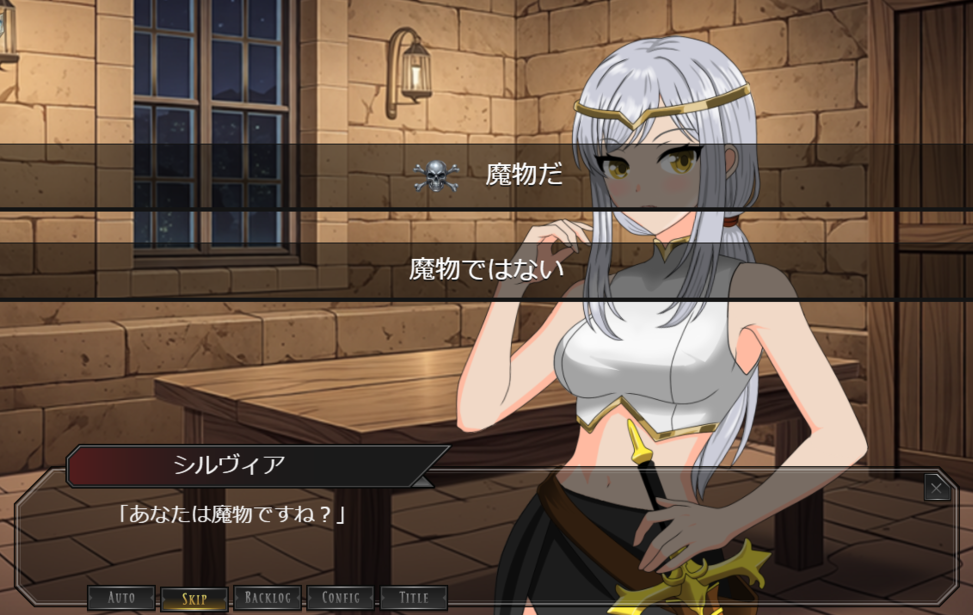
Task: Toggle the Skip button
Action: tap(194, 599)
